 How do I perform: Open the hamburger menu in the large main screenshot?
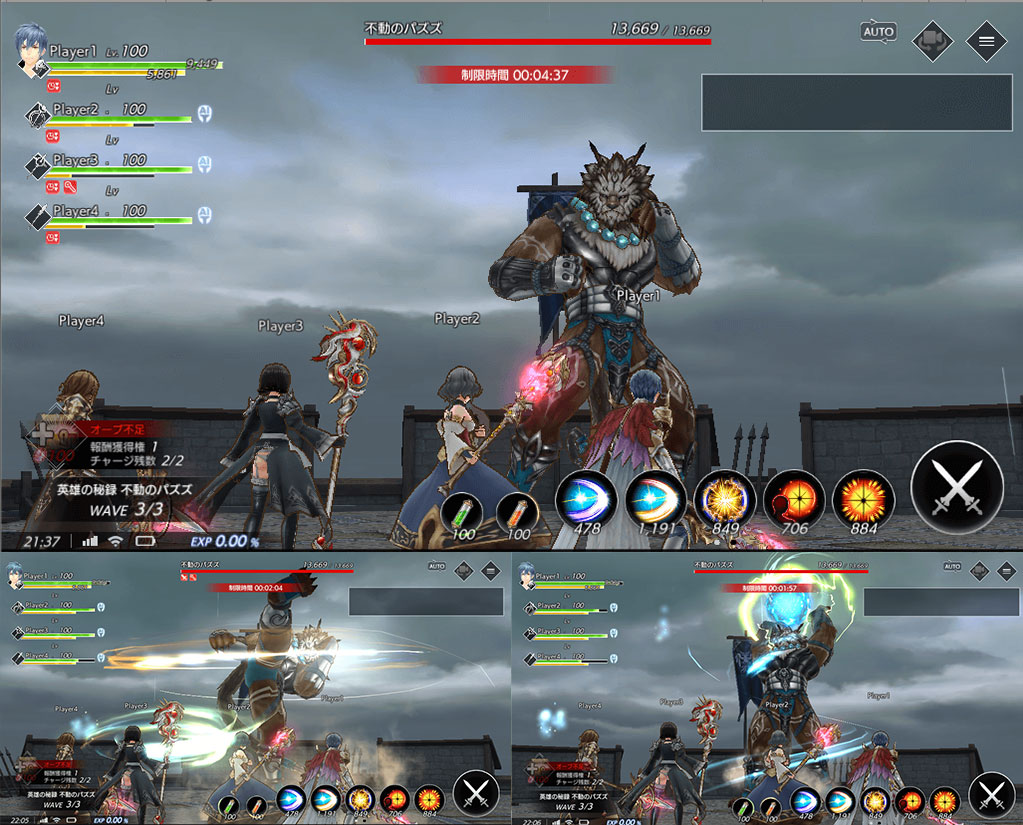pos(986,41)
